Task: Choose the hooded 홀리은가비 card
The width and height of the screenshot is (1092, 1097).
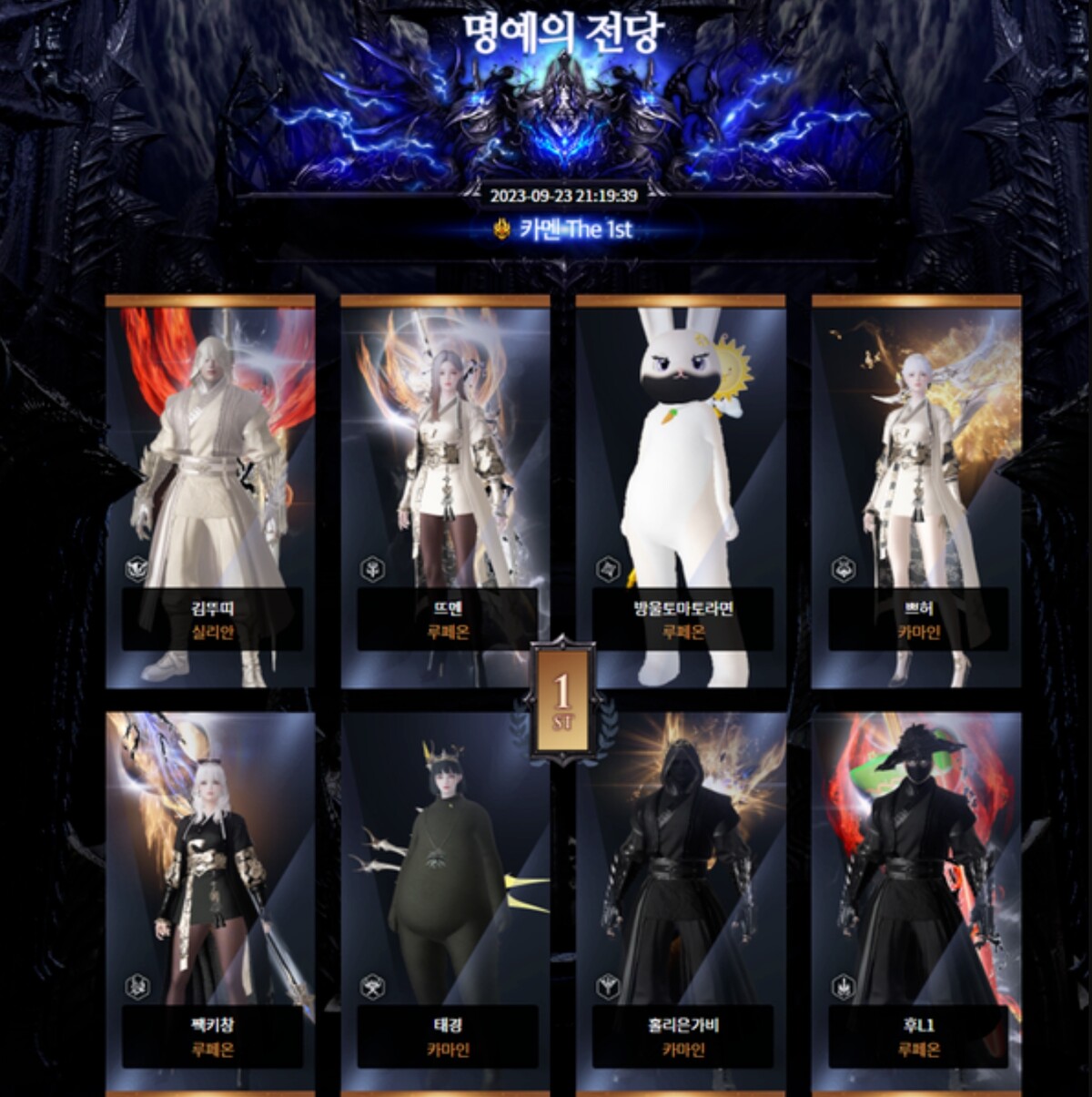Action: click(681, 901)
